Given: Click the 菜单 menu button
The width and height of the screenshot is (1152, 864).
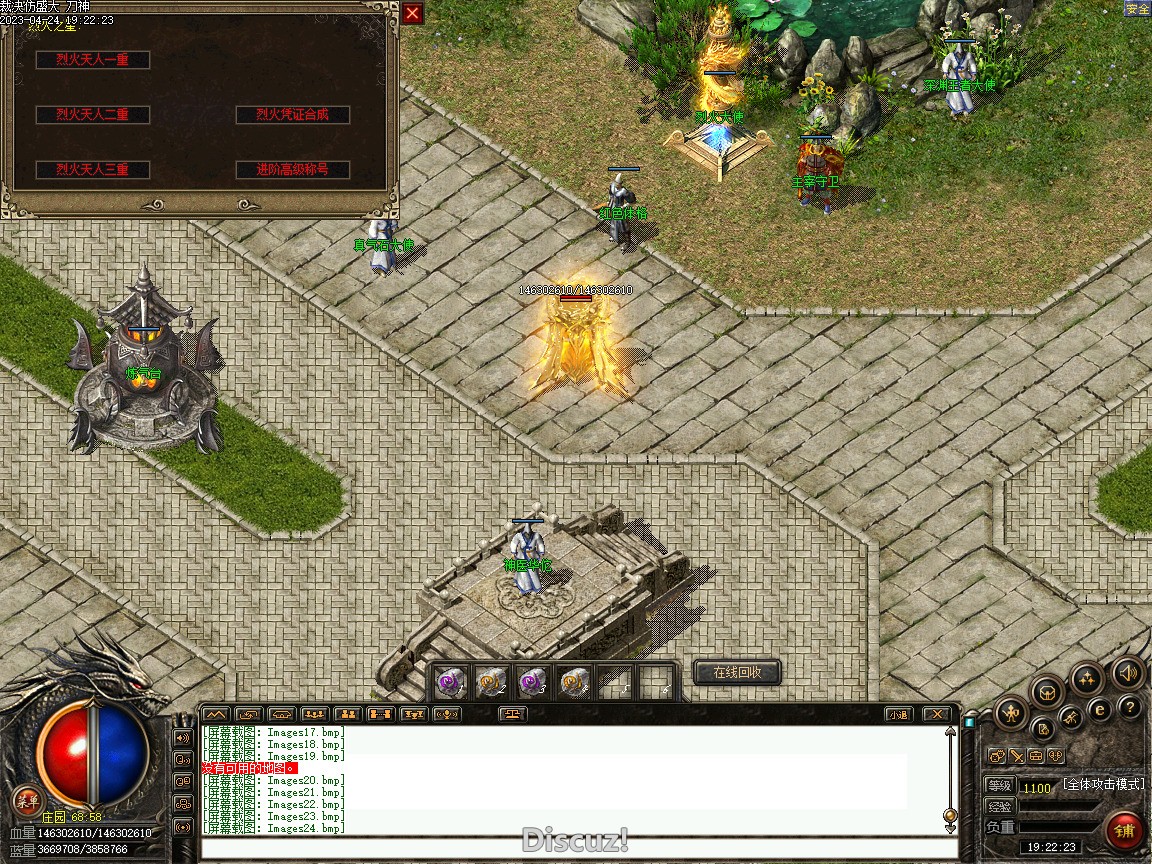Looking at the screenshot, I should click(27, 800).
